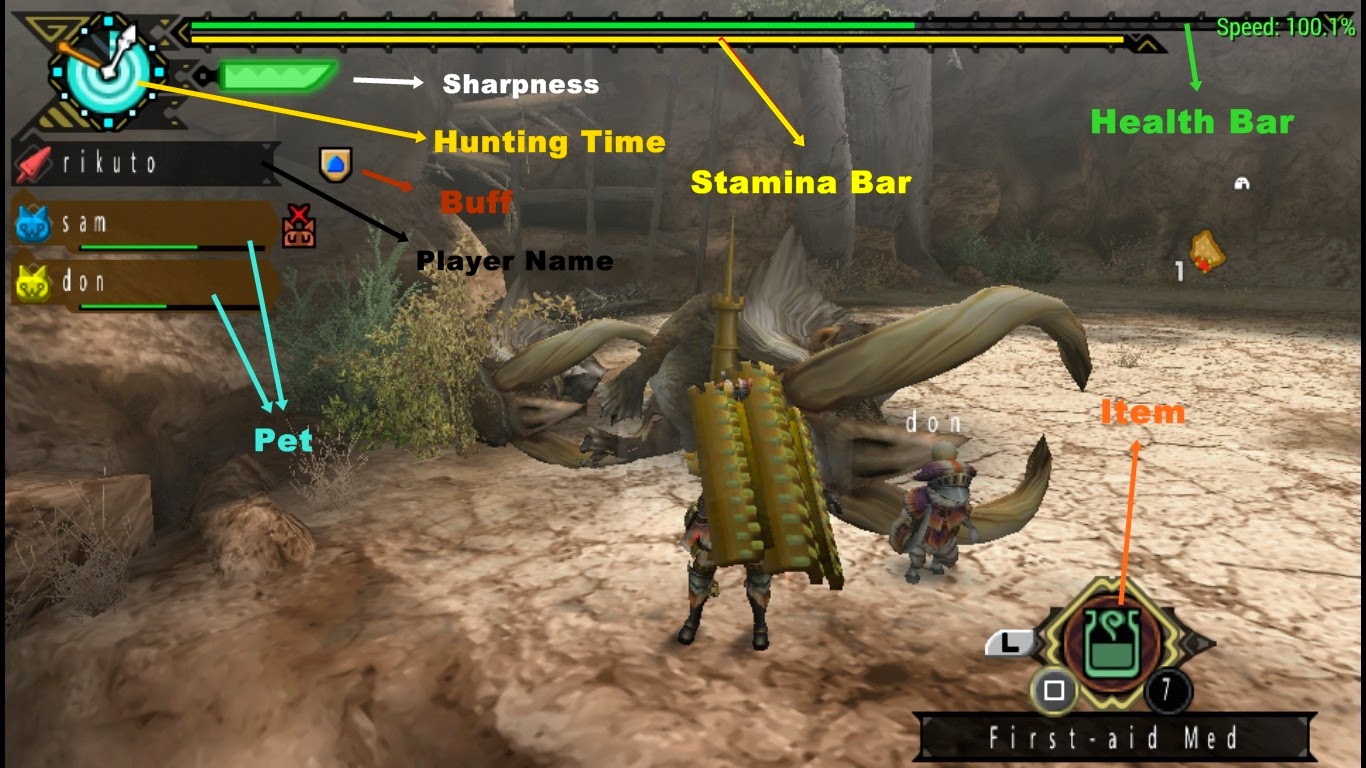
Task: Click the circular Hunting Time clock gauge
Action: point(110,70)
